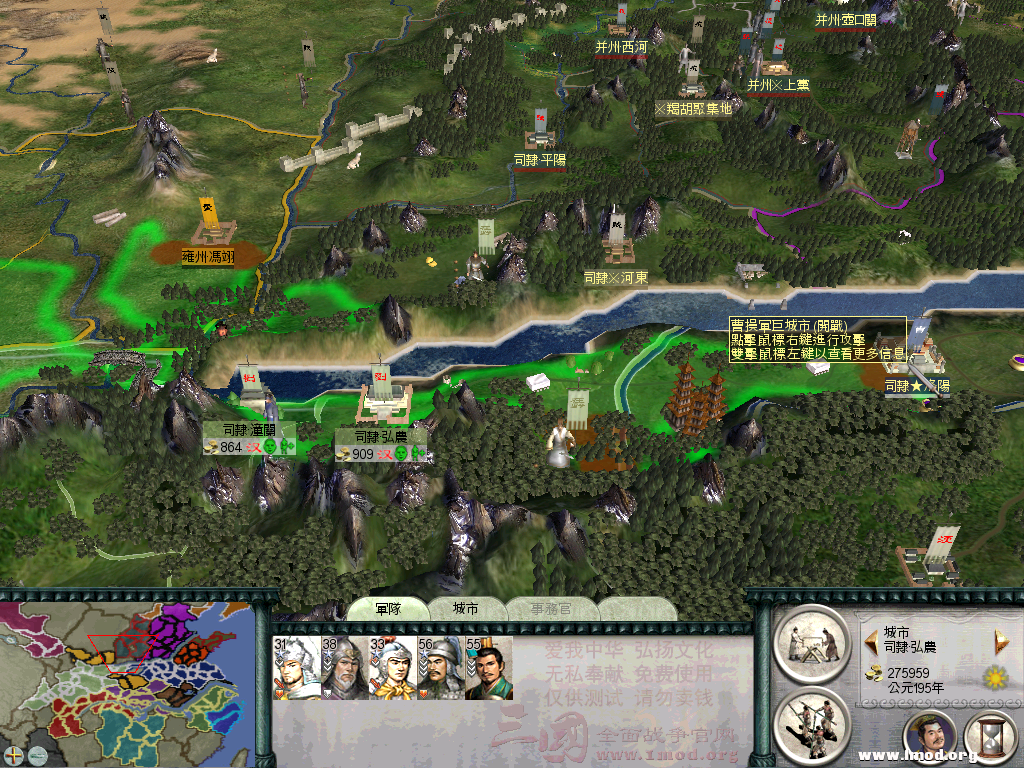Pick the general card numbered 33
This screenshot has width=1024, height=768.
click(x=391, y=667)
